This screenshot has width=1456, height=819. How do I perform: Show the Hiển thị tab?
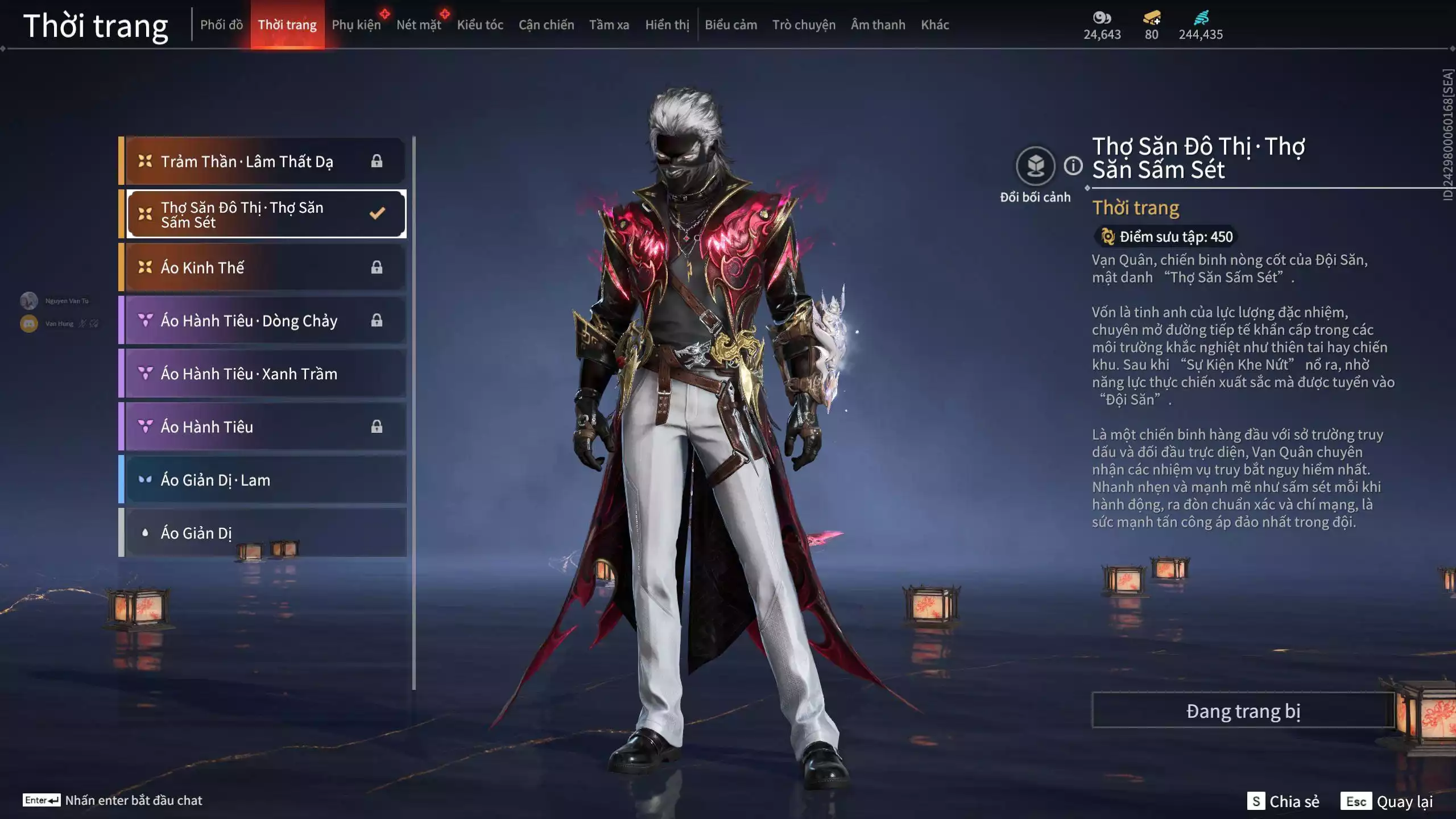point(667,24)
